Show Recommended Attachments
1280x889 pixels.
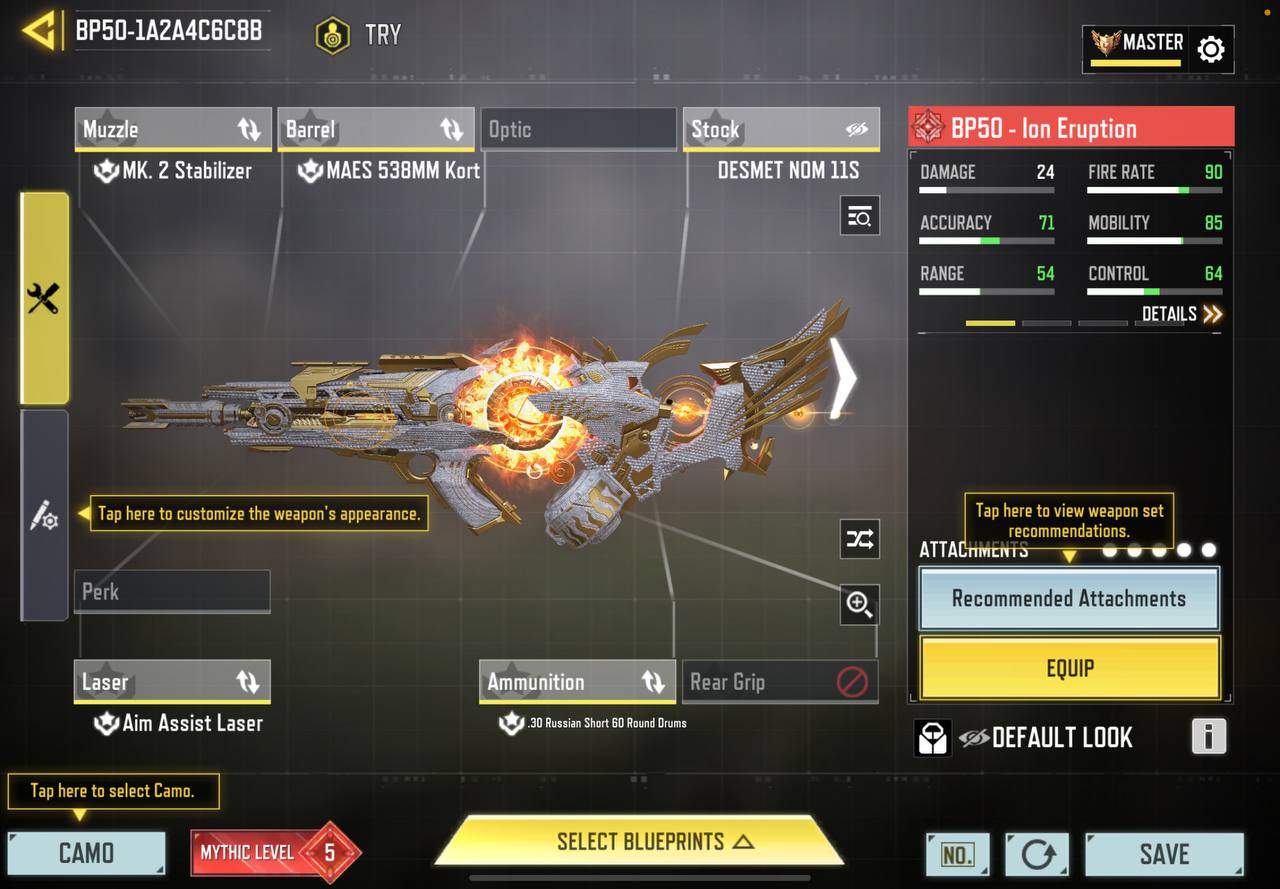click(1068, 598)
